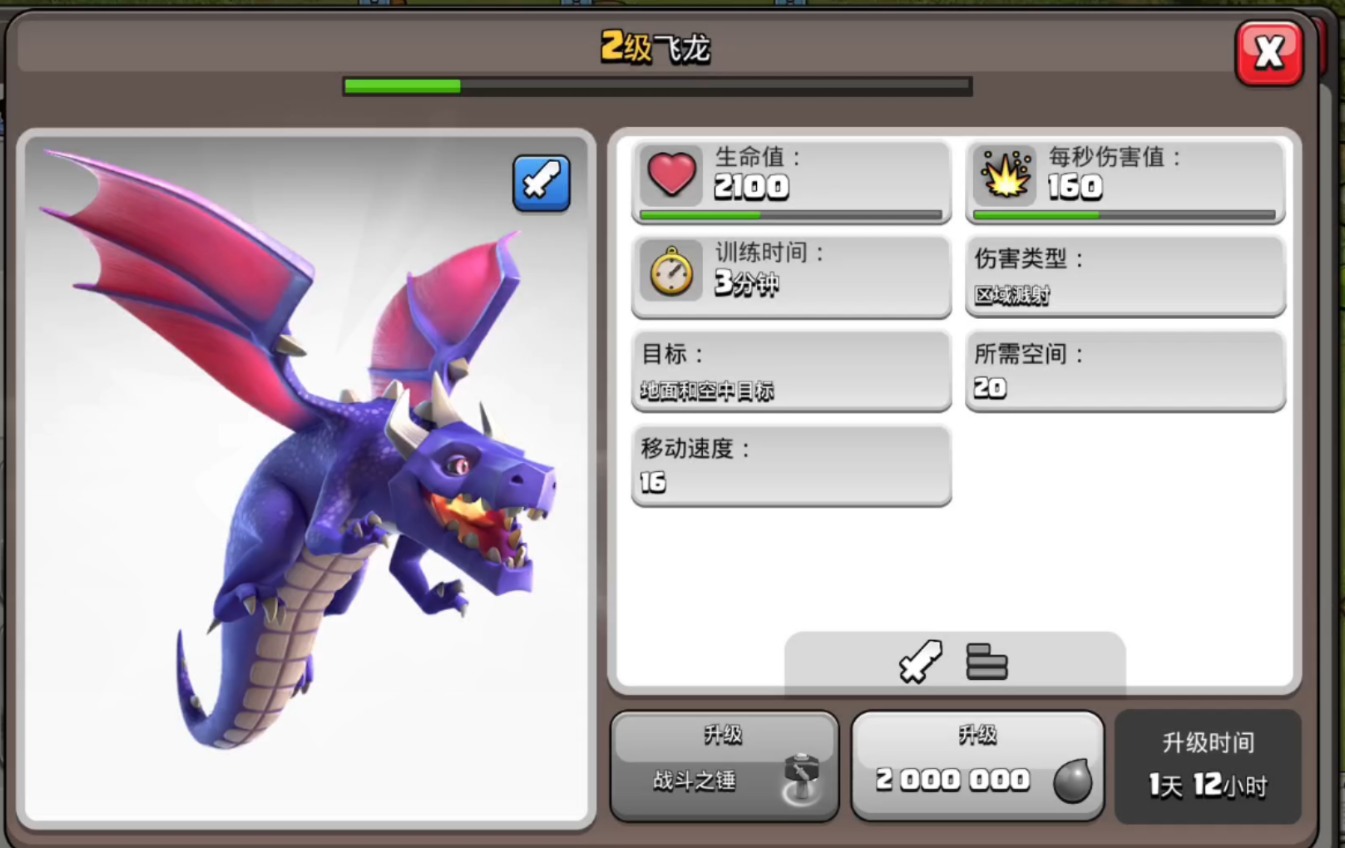Switch to the stacked bars list tab
This screenshot has width=1345, height=848.
pyautogui.click(x=986, y=662)
